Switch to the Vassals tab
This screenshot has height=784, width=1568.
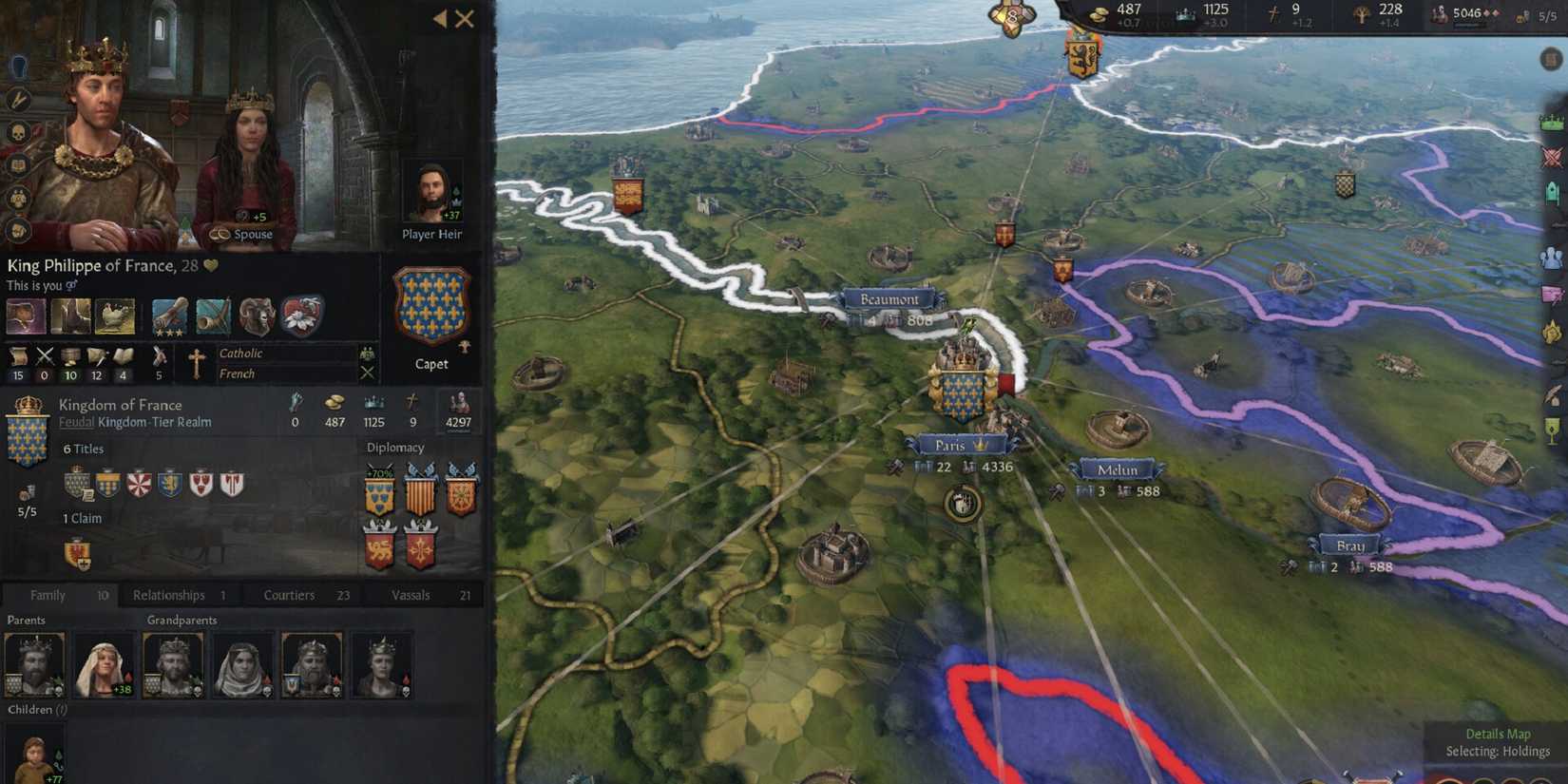pyautogui.click(x=411, y=595)
